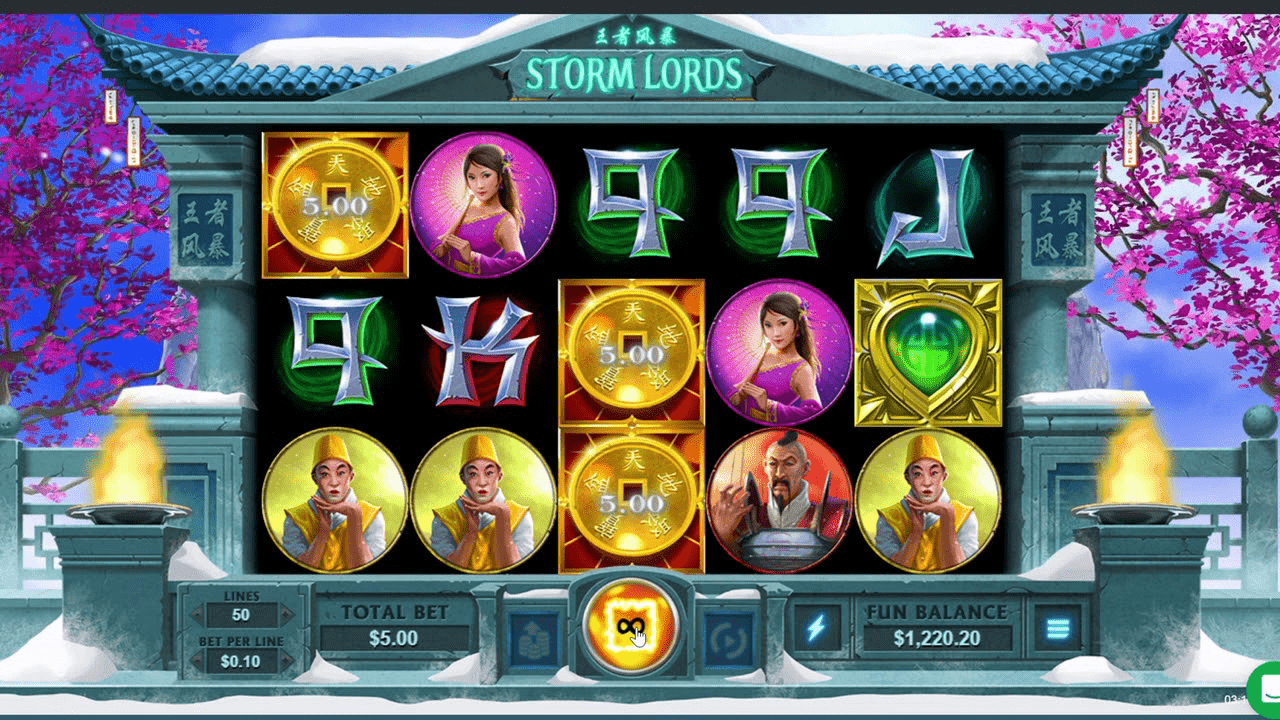Image resolution: width=1280 pixels, height=720 pixels.
Task: Open the green chat widget
Action: (1264, 686)
